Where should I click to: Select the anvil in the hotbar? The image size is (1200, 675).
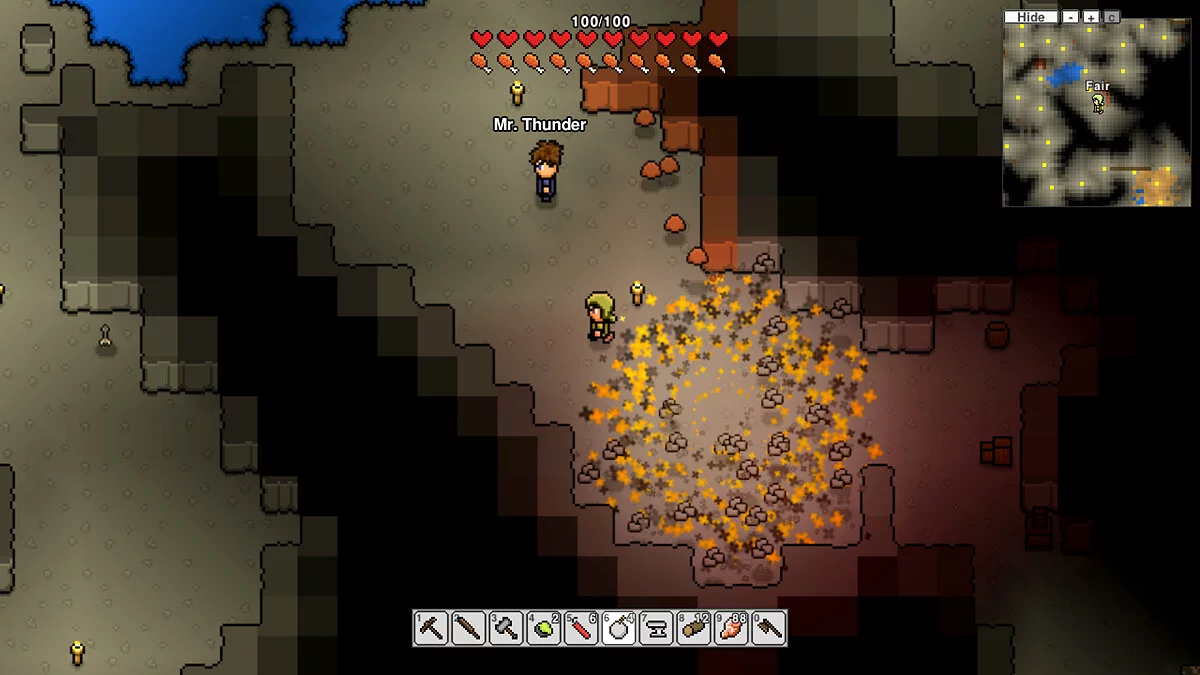pos(656,628)
